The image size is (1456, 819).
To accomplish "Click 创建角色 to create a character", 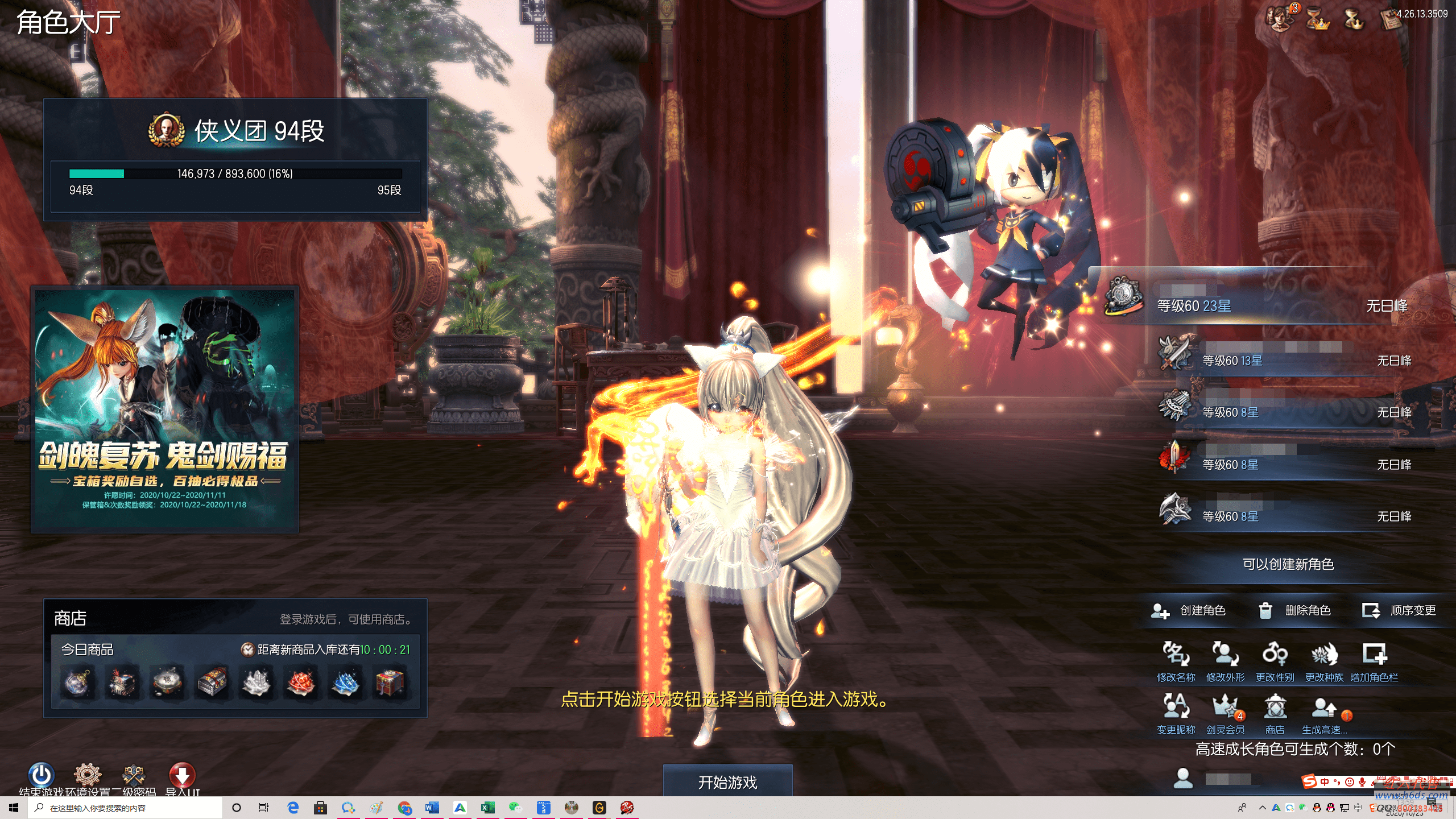I will pyautogui.click(x=1188, y=611).
